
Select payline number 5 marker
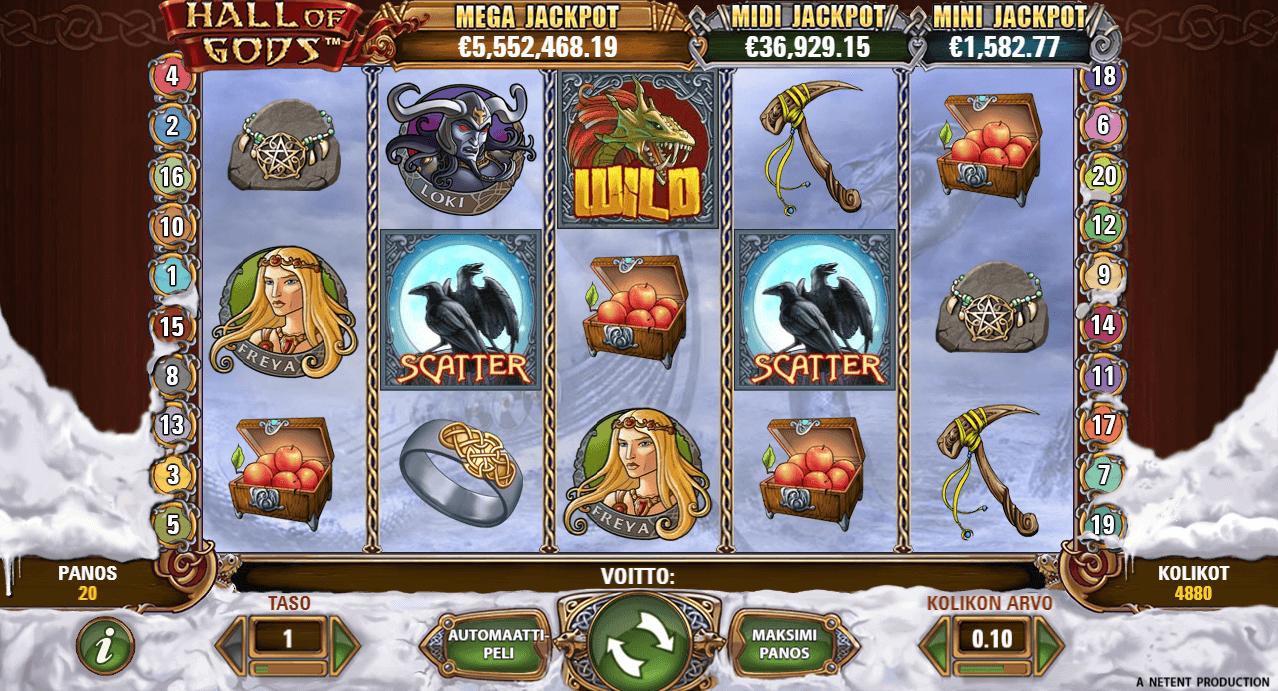click(x=172, y=524)
